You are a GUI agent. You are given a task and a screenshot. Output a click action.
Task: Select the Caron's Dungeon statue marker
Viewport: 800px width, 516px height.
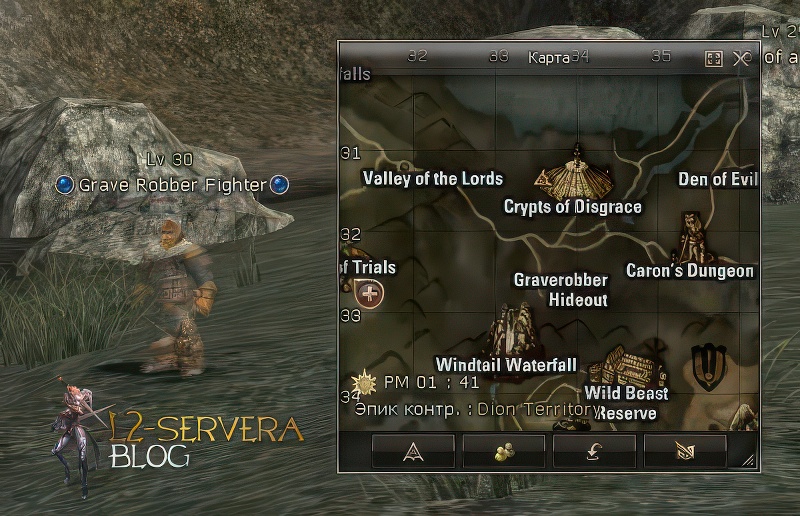[691, 237]
